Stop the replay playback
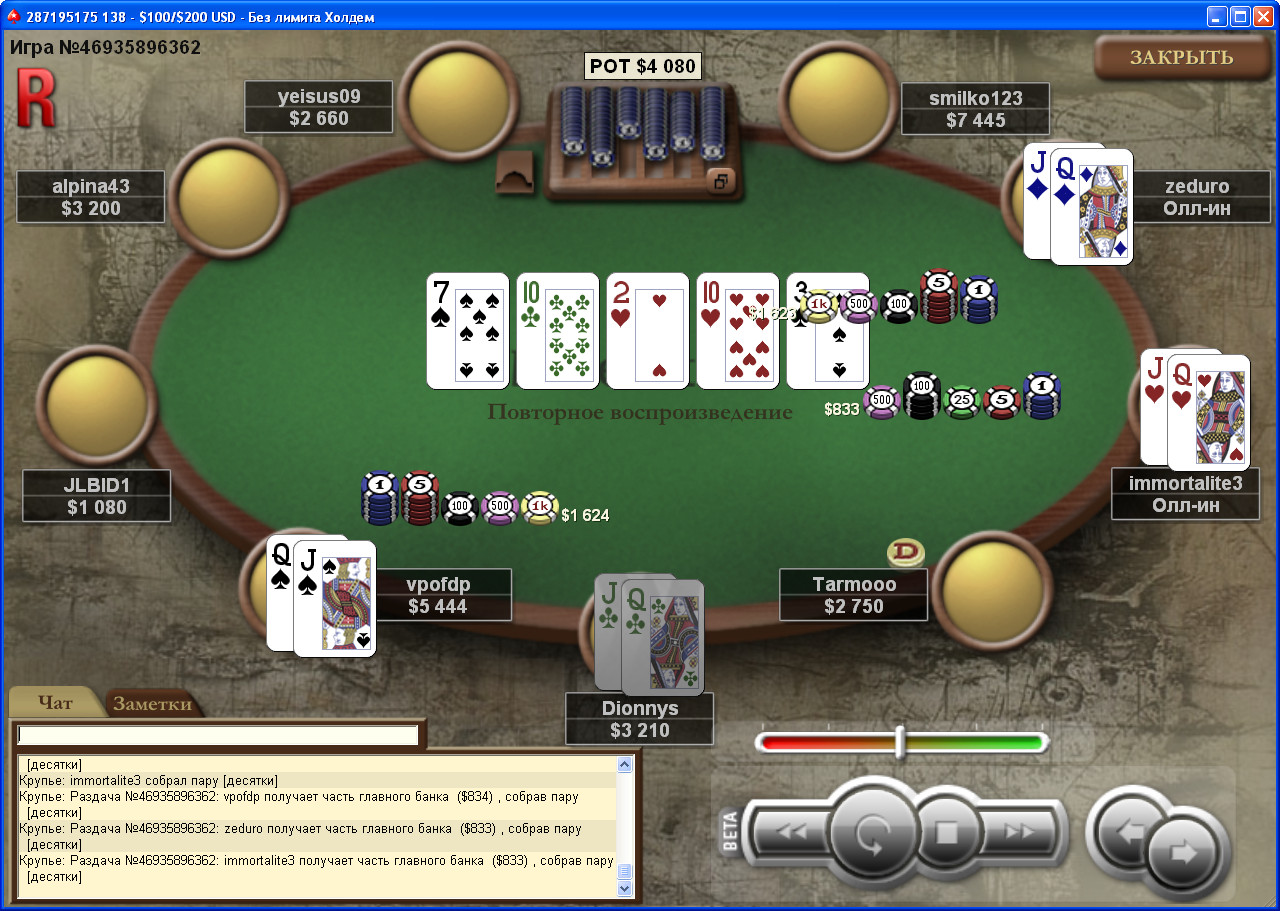 click(x=946, y=832)
